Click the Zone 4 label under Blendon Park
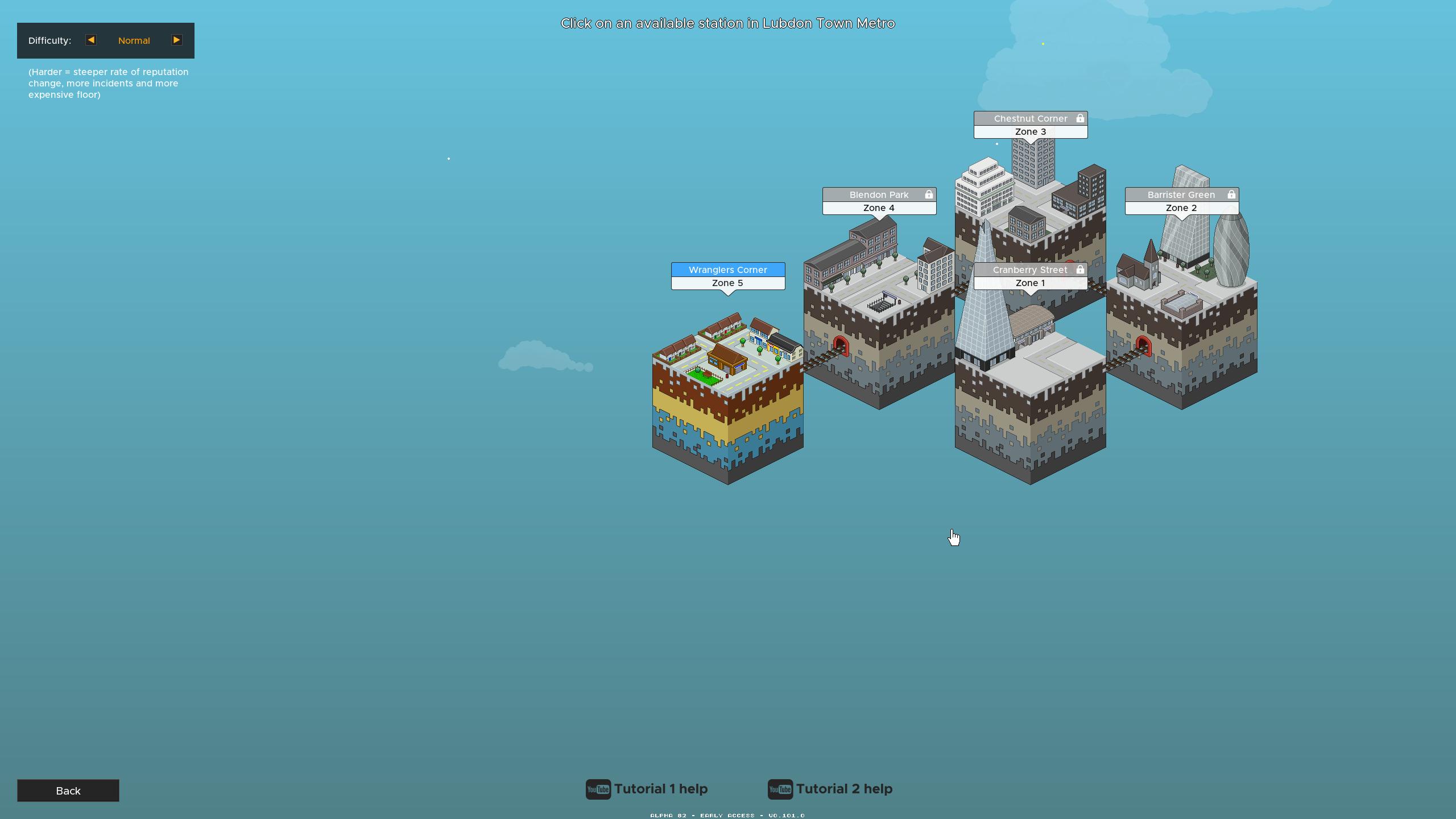Screen dimensions: 1456x819 879,208
